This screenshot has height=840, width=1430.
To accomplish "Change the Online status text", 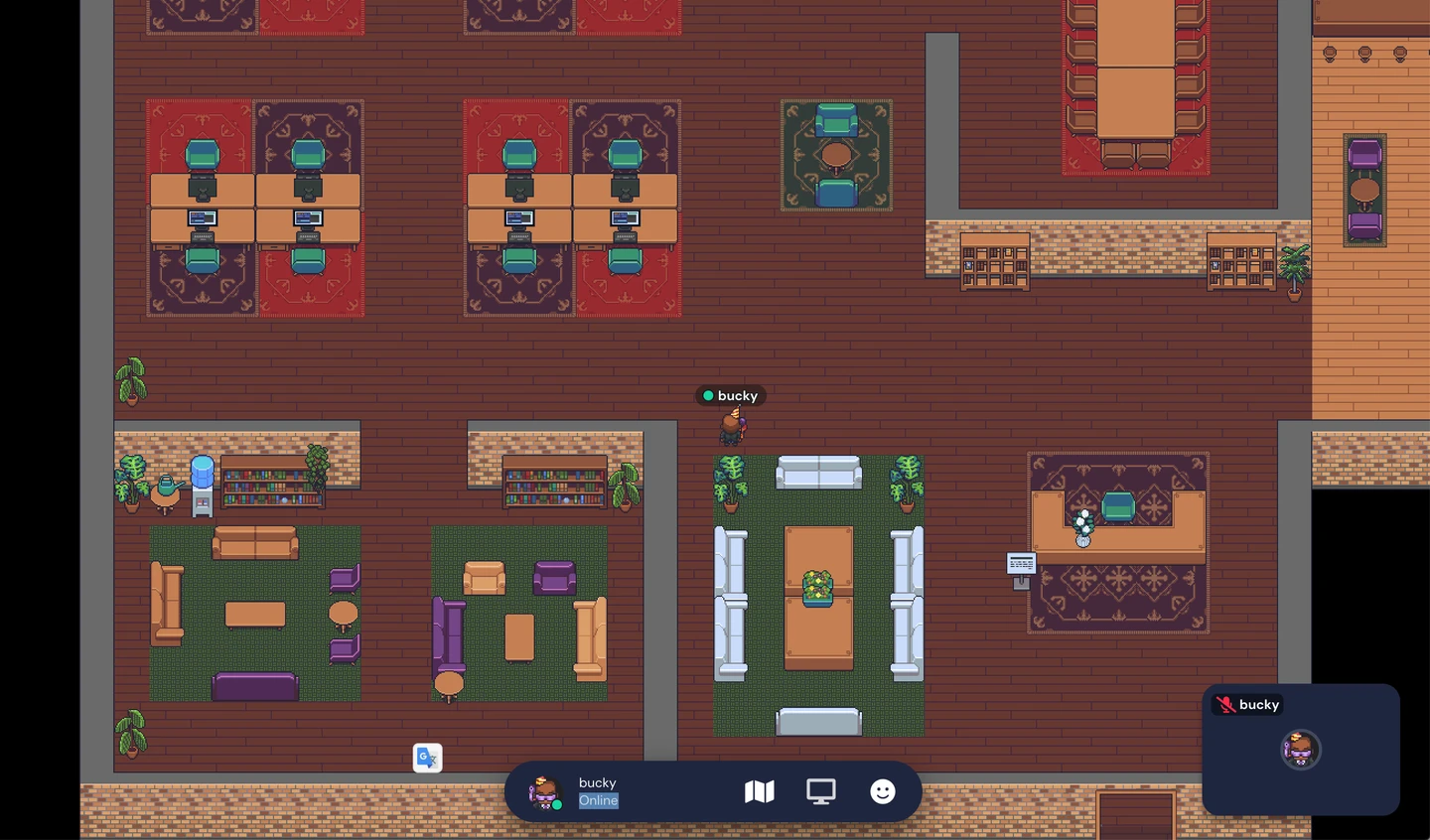I will click(599, 801).
